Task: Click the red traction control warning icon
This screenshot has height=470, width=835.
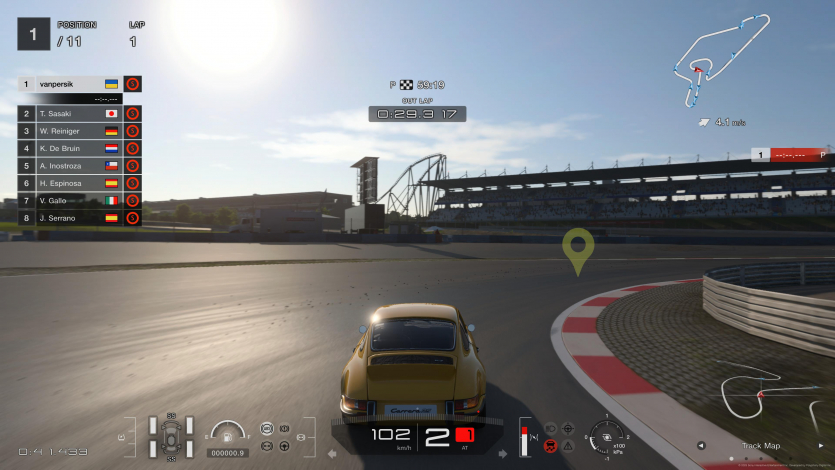Action: [550, 445]
